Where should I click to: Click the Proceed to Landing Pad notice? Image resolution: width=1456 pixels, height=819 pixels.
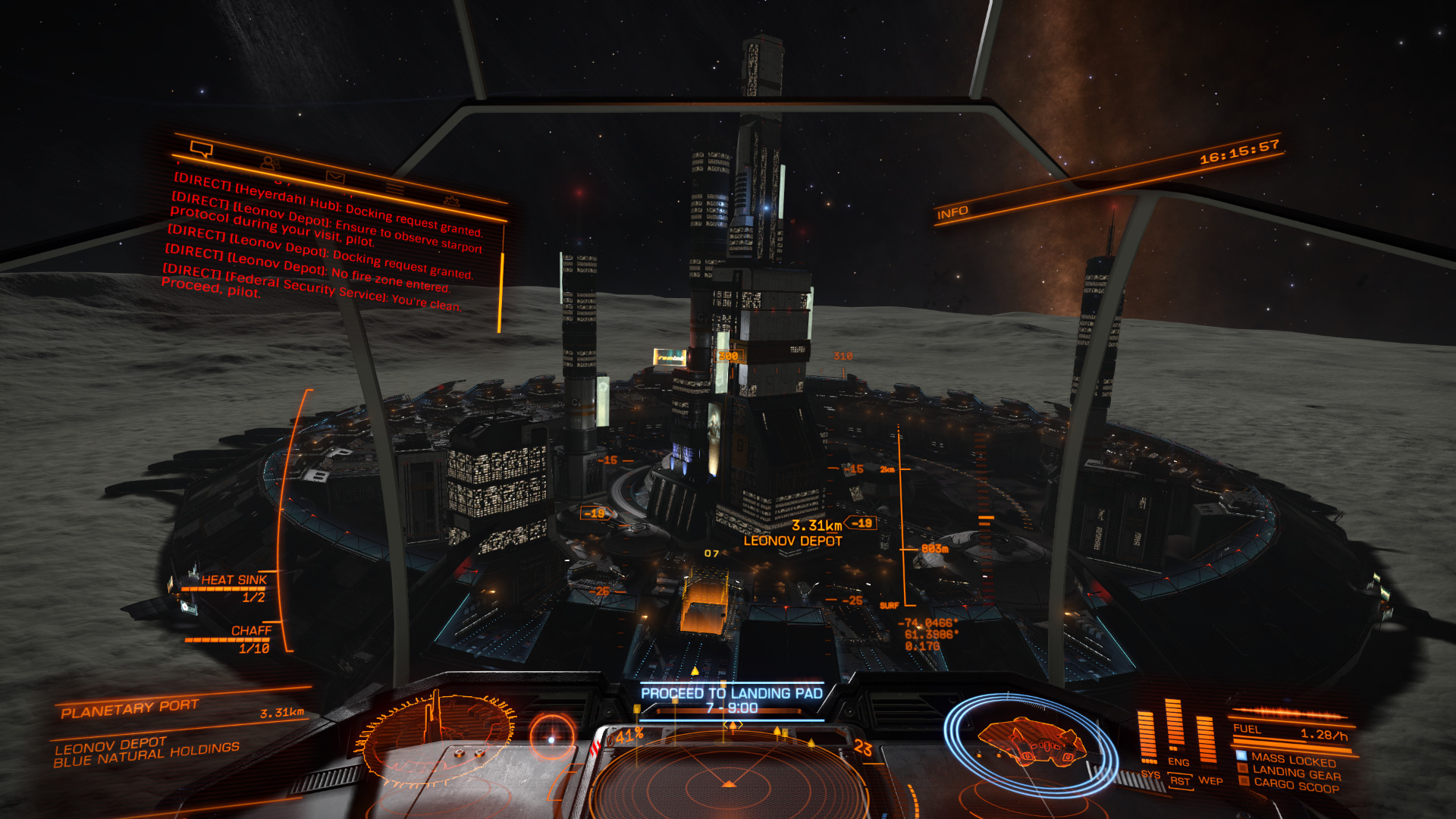click(x=731, y=700)
